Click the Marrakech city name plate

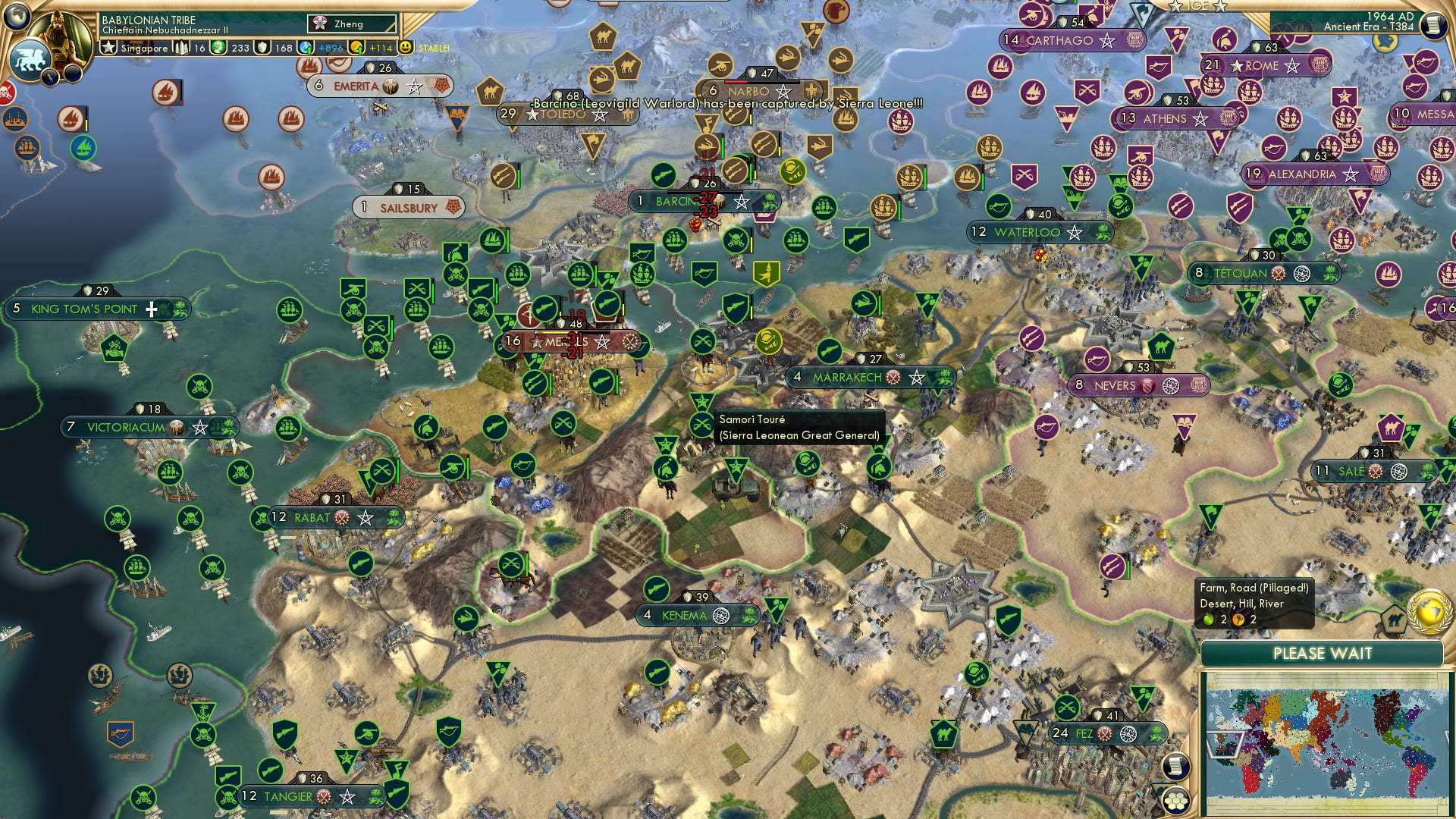(x=848, y=375)
